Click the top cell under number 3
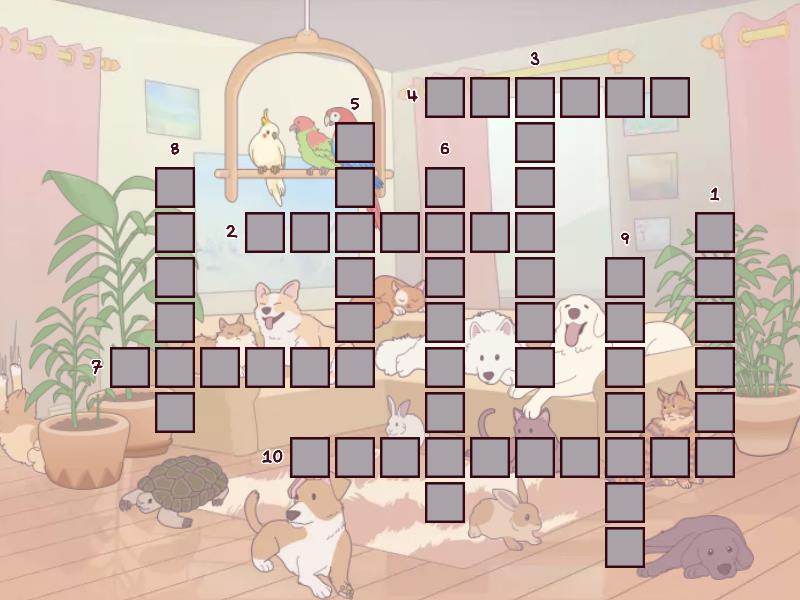Image resolution: width=800 pixels, height=600 pixels. [x=535, y=97]
